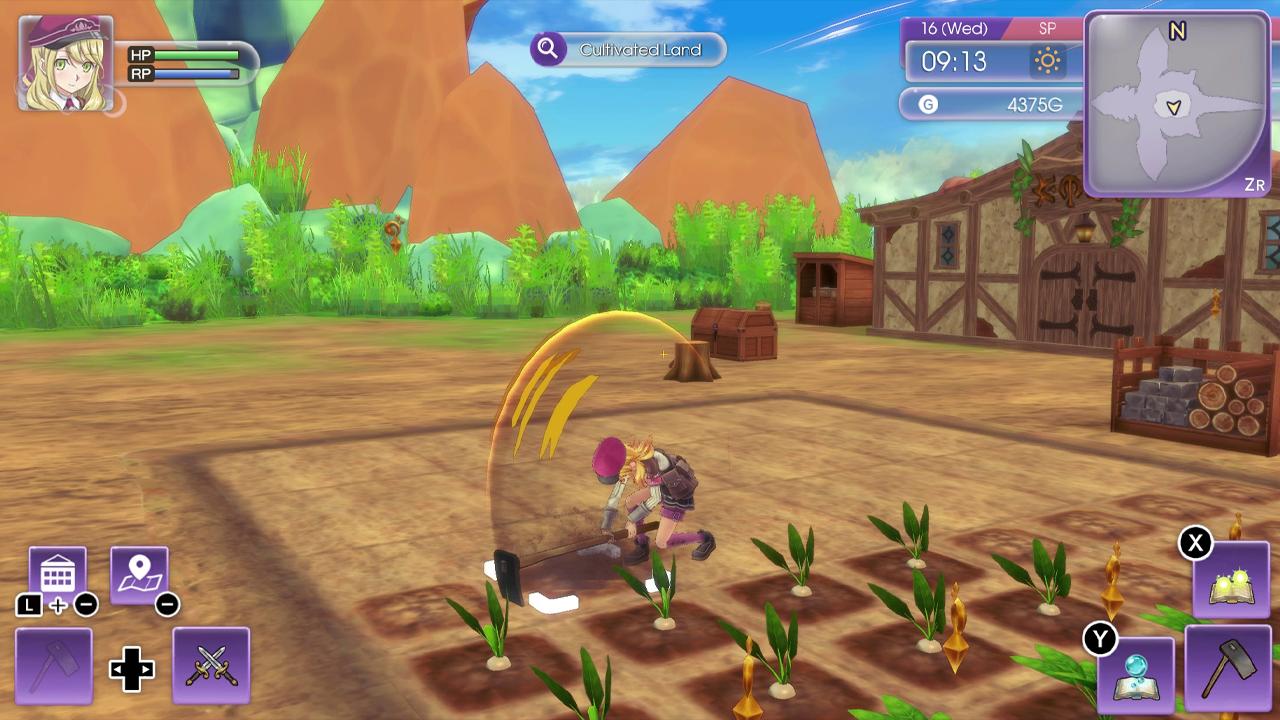This screenshot has width=1280, height=720.
Task: Click the hammer action icon at bottom right
Action: tap(1227, 671)
